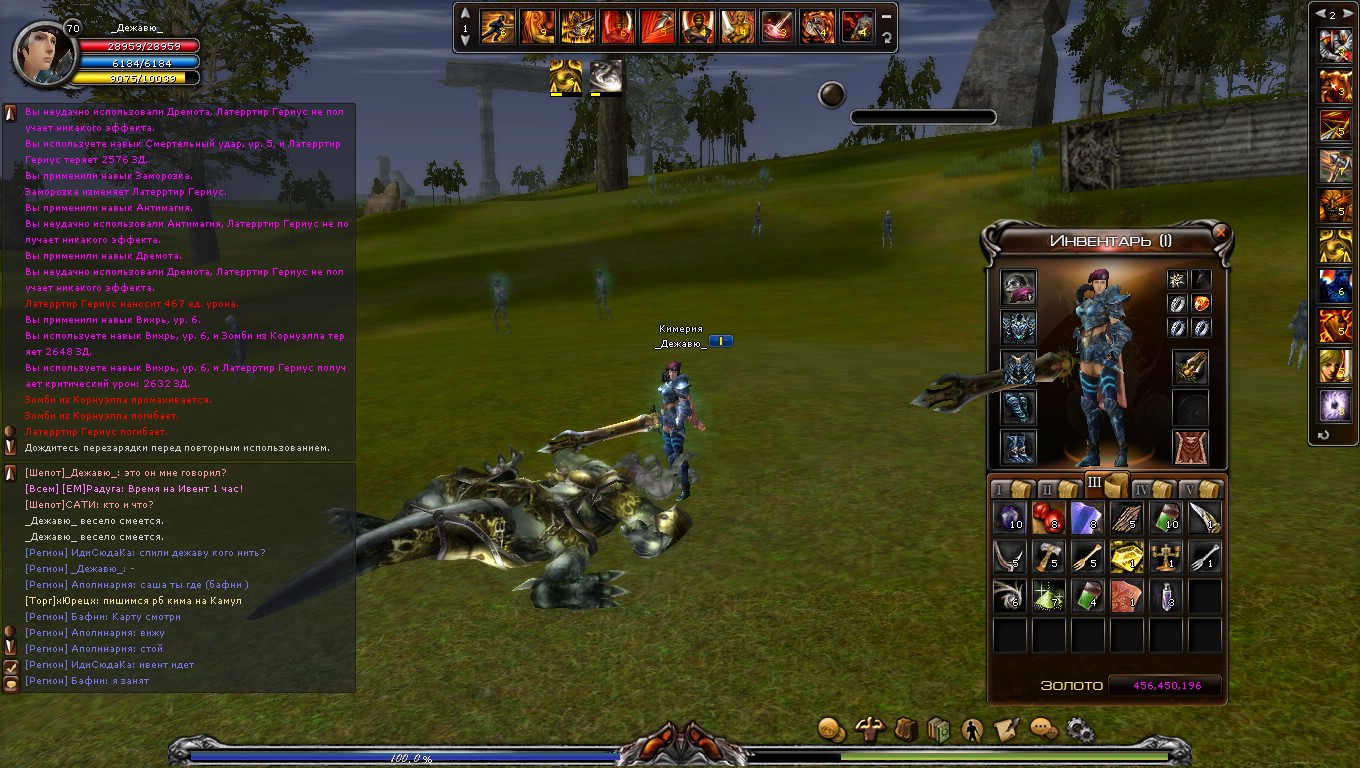Pick the gold ingot item slot
Viewport: 1360px width, 768px height.
[x=1127, y=556]
